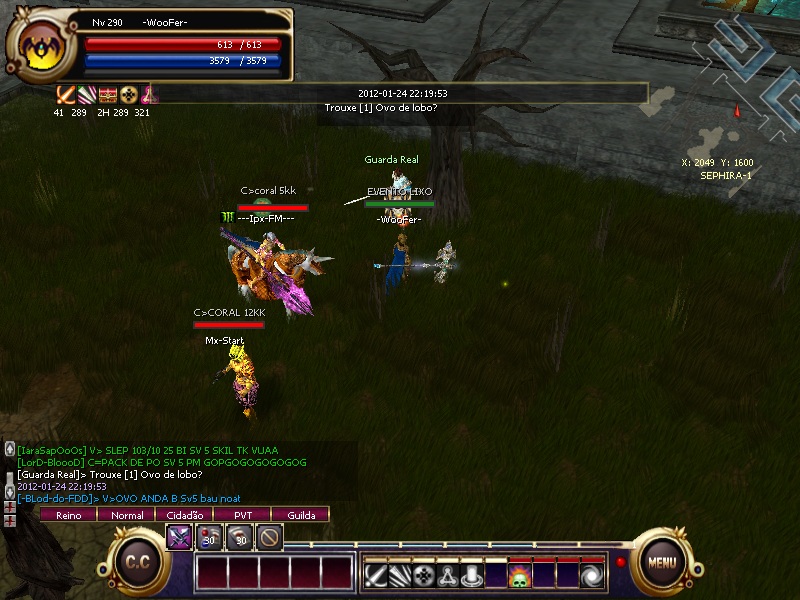This screenshot has height=600, width=800.
Task: Select the first red plus chat button
Action: pyautogui.click(x=10, y=507)
